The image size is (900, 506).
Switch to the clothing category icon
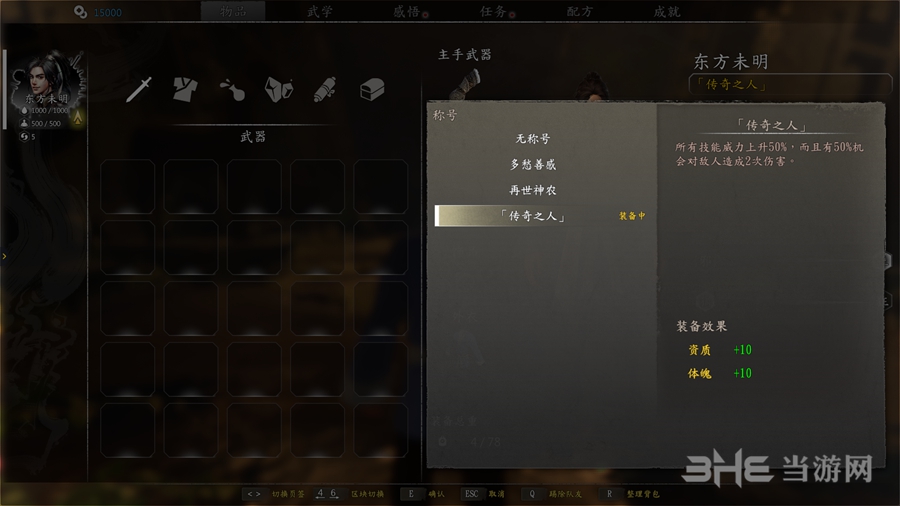(184, 89)
